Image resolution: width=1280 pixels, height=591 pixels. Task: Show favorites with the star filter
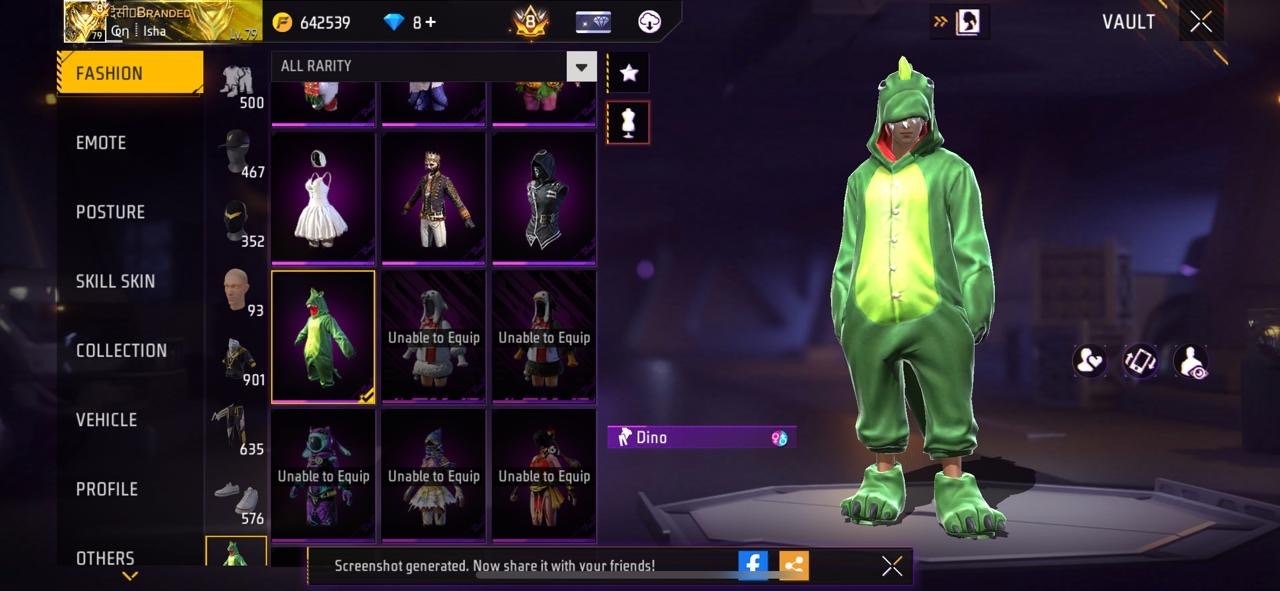pyautogui.click(x=628, y=72)
